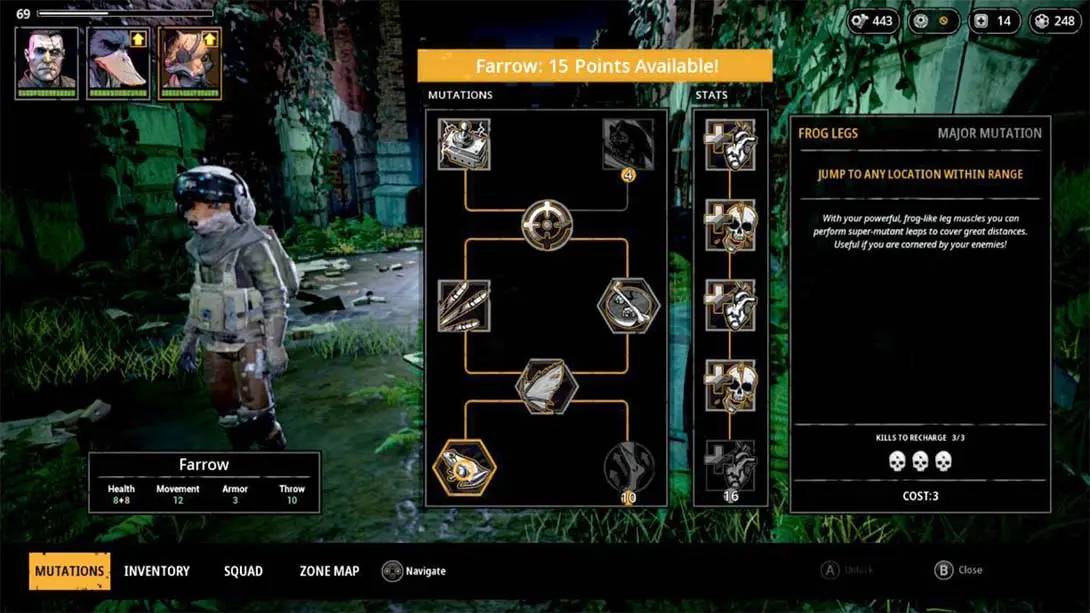Select the crosshair mutation node
Image resolution: width=1090 pixels, height=613 pixels.
pos(546,224)
